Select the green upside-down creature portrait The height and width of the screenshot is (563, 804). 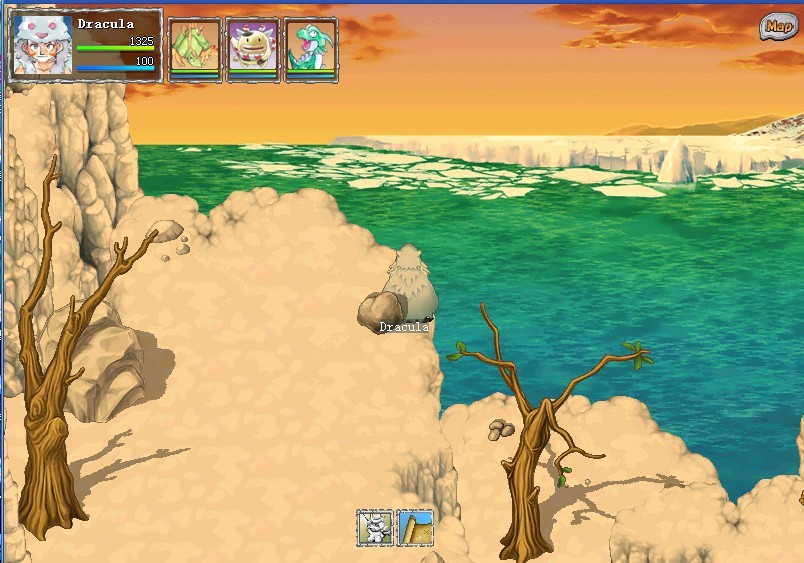tap(194, 47)
